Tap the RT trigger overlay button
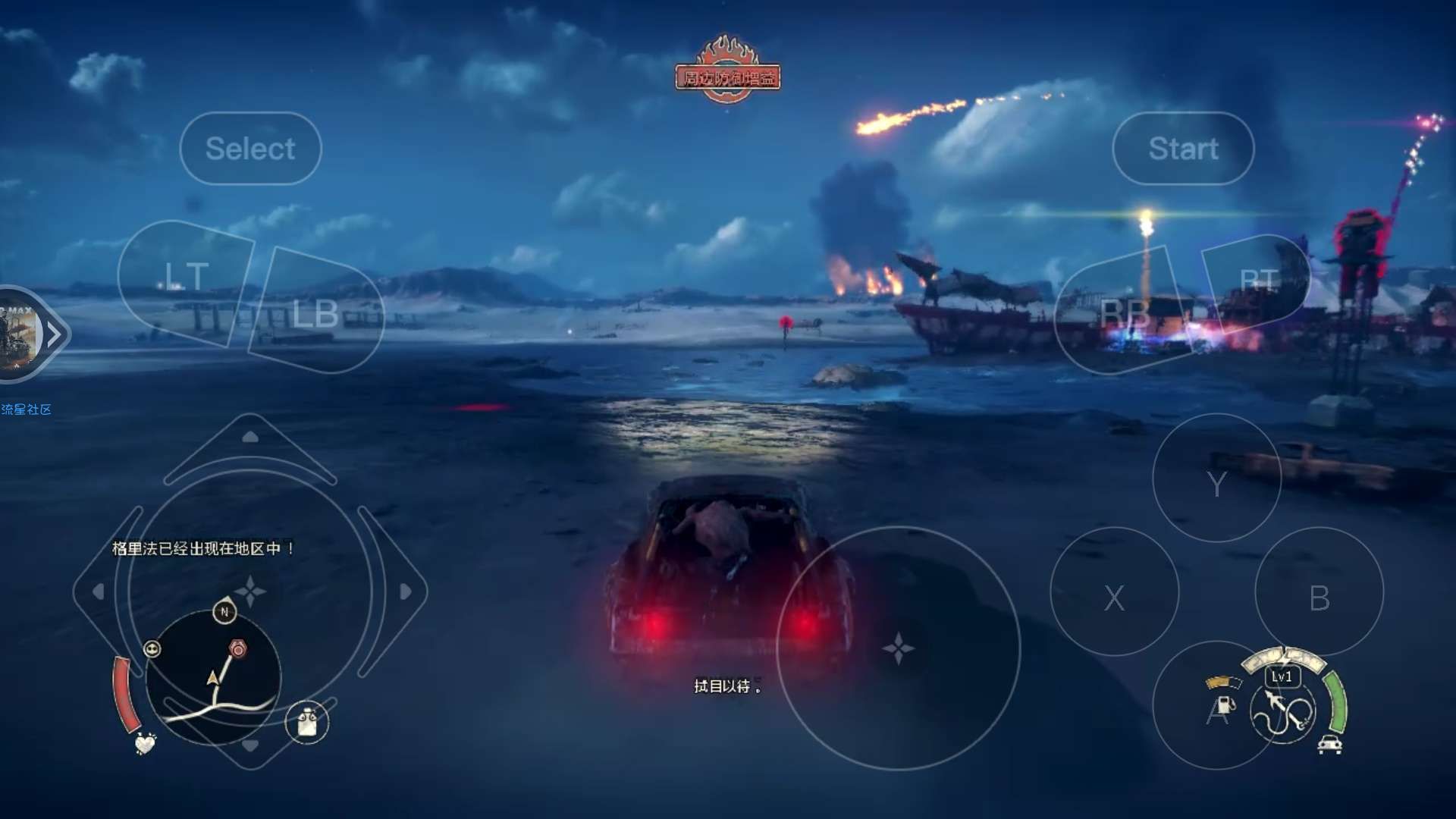 1259,281
